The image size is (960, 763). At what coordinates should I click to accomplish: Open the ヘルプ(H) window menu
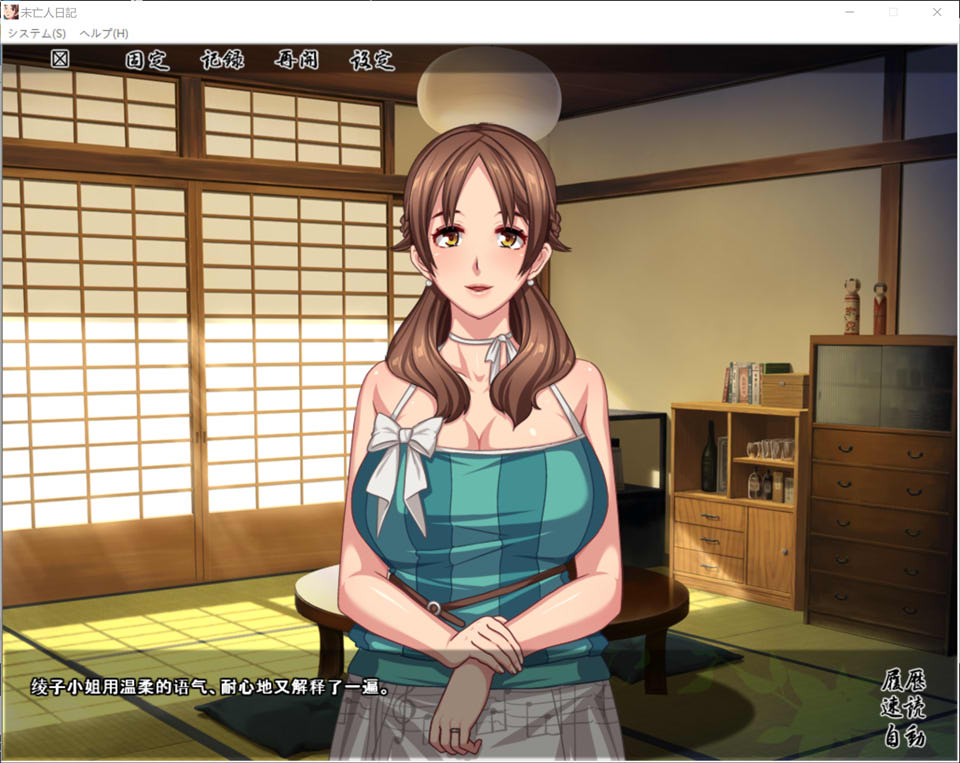[x=104, y=33]
